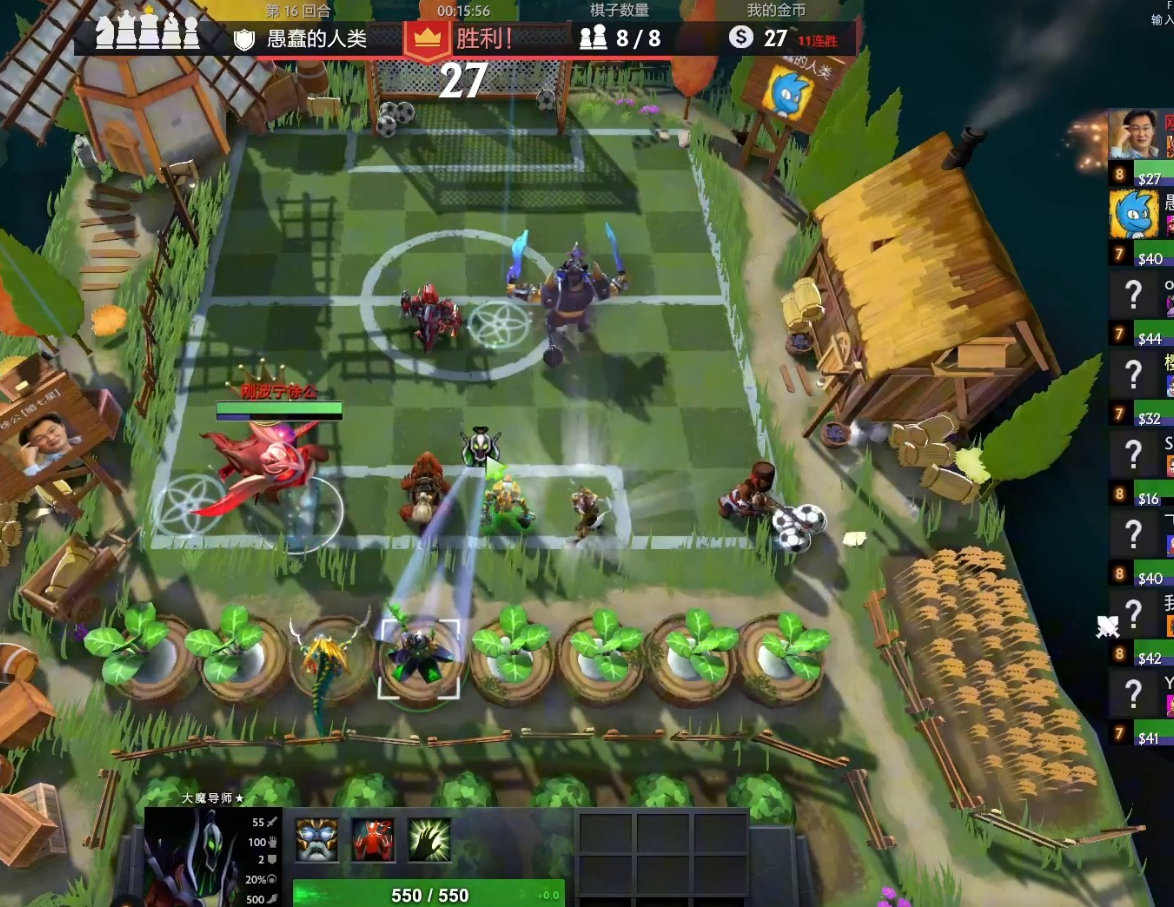The image size is (1174, 907).
Task: View the player with the man photo avatar
Action: coord(1135,135)
